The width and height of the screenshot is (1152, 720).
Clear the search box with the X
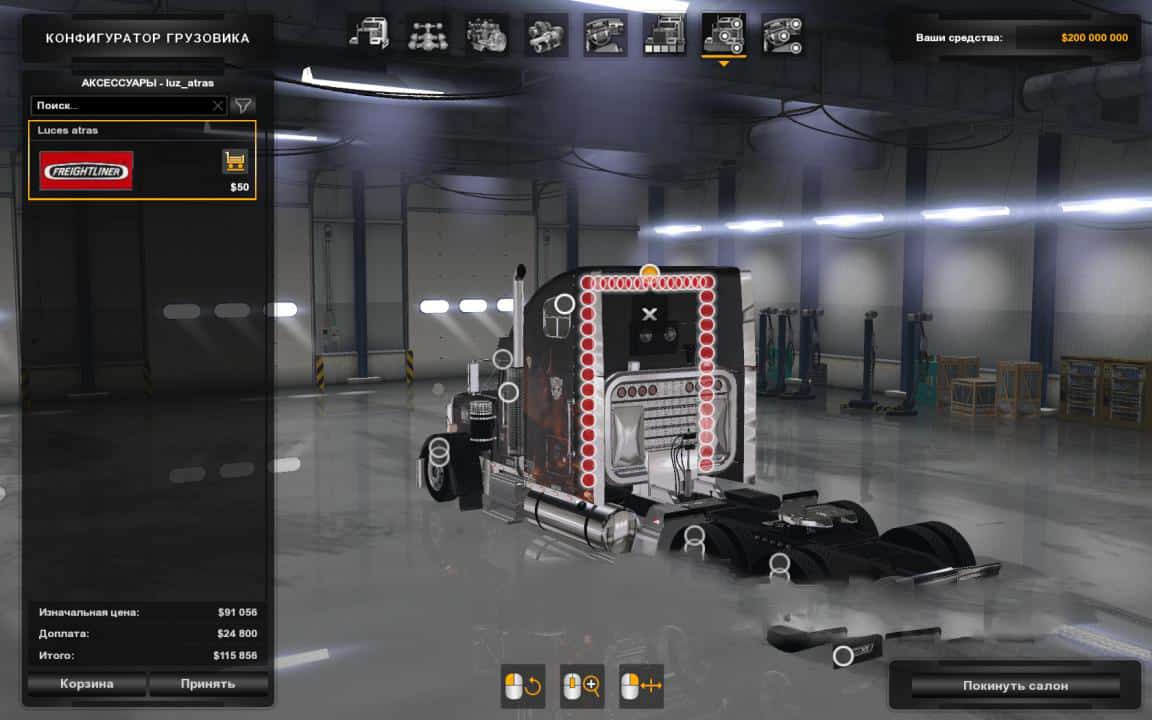pyautogui.click(x=218, y=105)
